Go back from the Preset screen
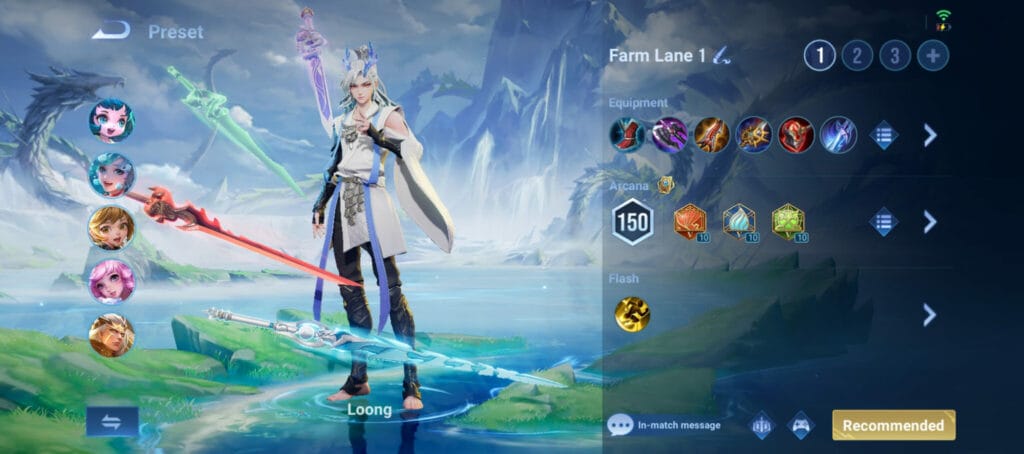 [x=111, y=31]
